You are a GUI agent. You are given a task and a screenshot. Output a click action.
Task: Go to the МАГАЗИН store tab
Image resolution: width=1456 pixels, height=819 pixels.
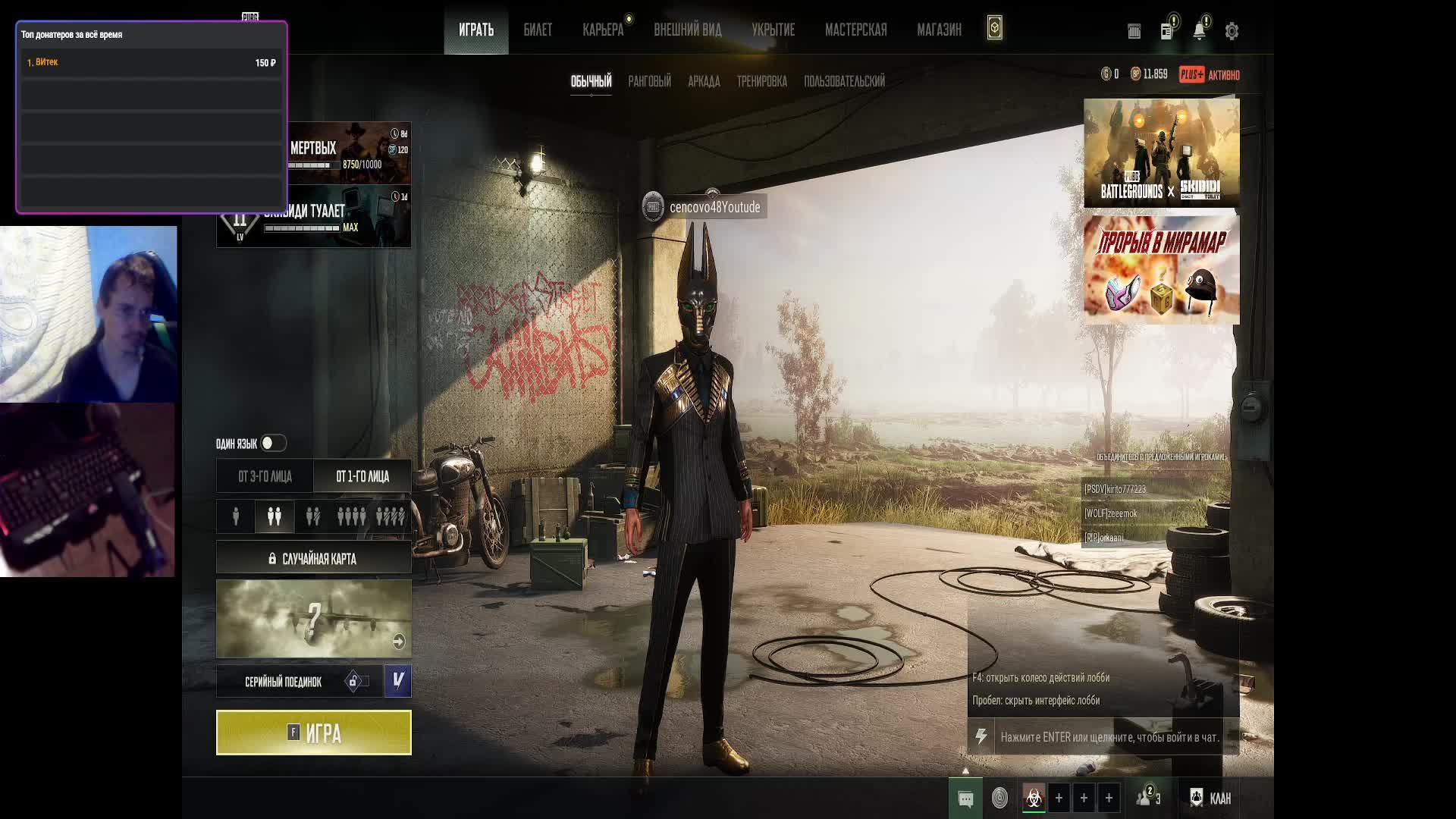[x=939, y=30]
